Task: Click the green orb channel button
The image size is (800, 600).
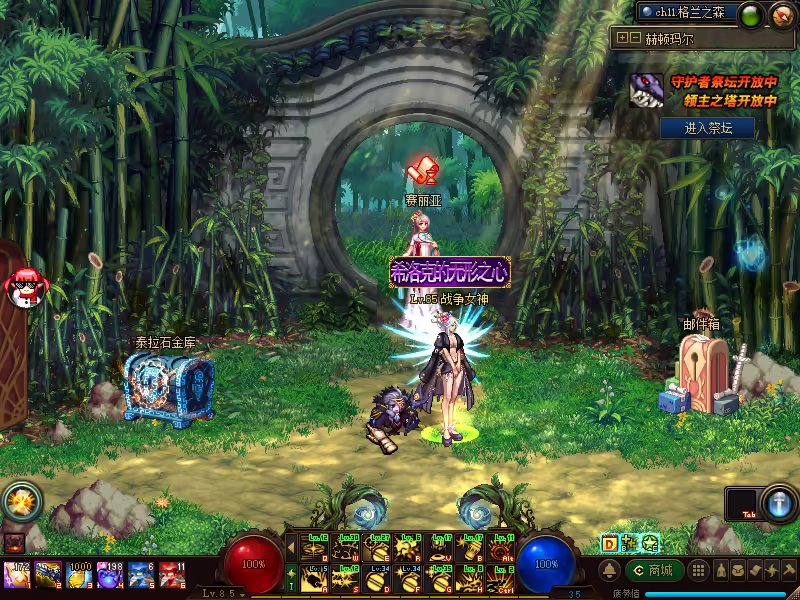Action: tap(750, 14)
